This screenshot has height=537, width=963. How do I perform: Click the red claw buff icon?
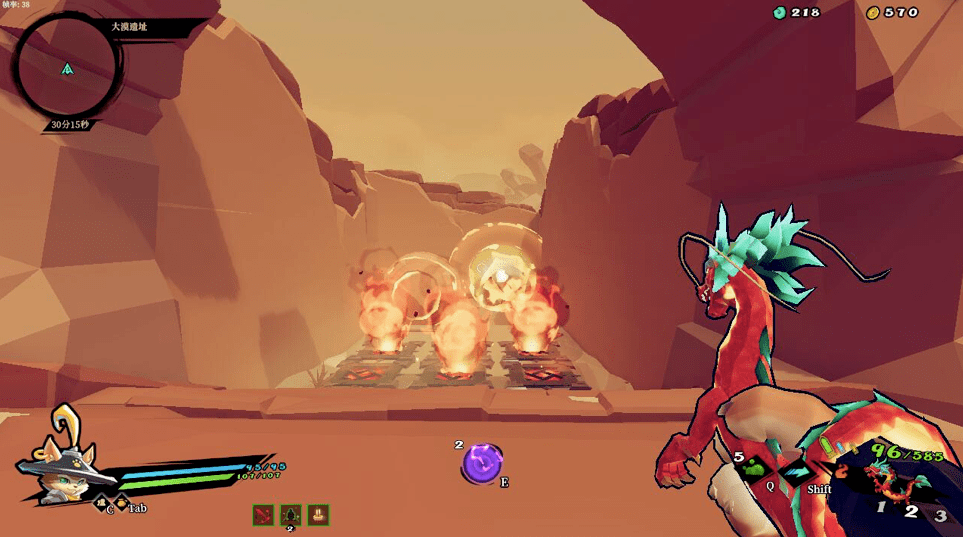[x=264, y=515]
